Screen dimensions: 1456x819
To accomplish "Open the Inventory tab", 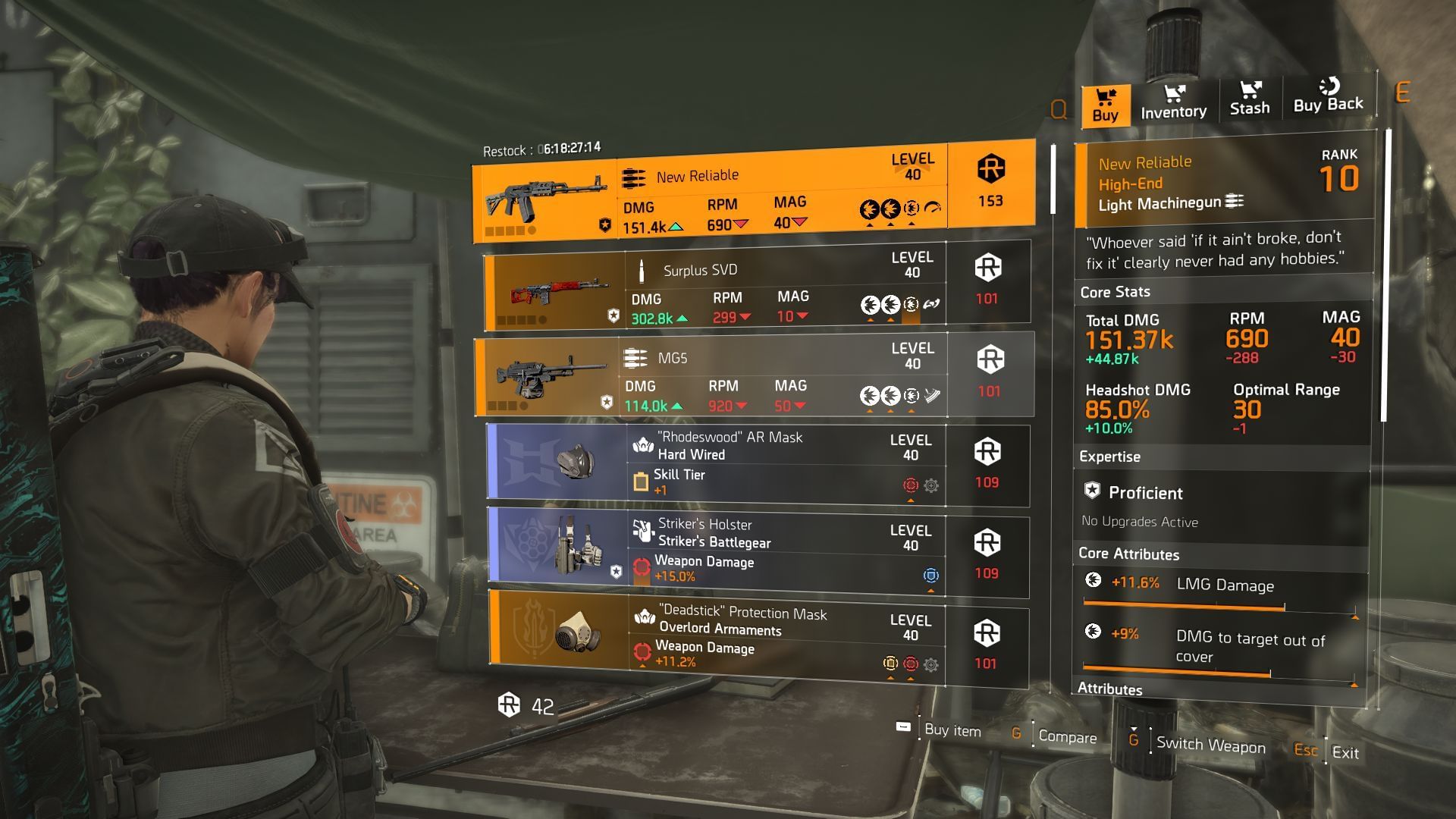I will (1173, 102).
